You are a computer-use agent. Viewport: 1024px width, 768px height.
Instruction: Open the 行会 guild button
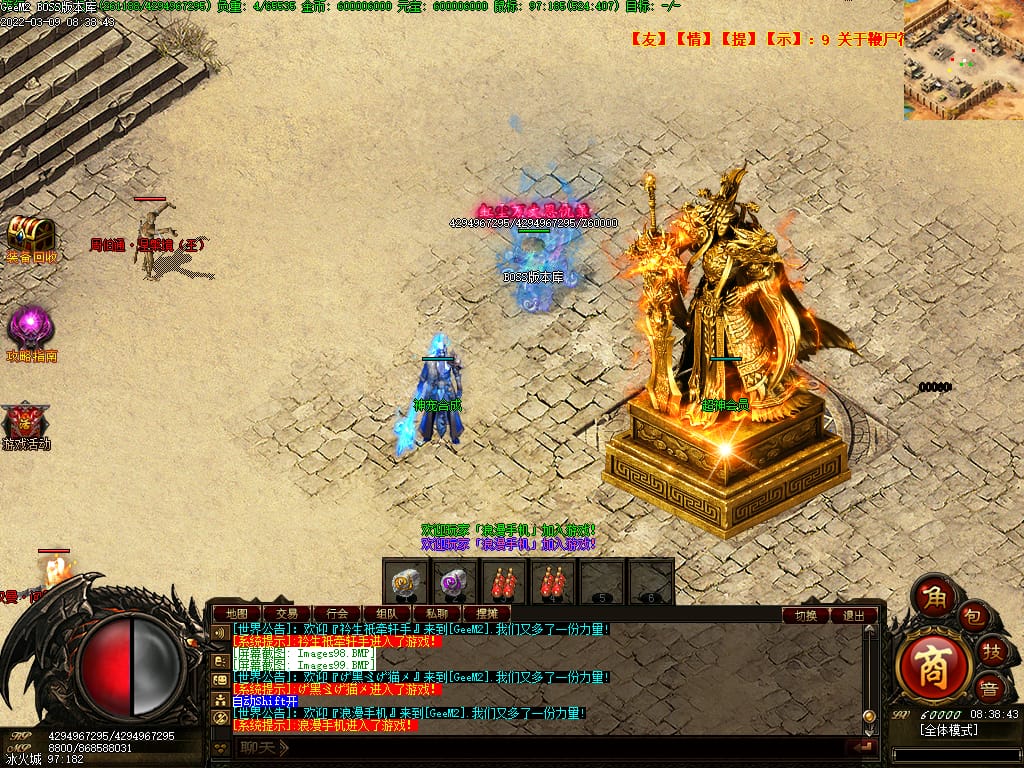[x=337, y=613]
